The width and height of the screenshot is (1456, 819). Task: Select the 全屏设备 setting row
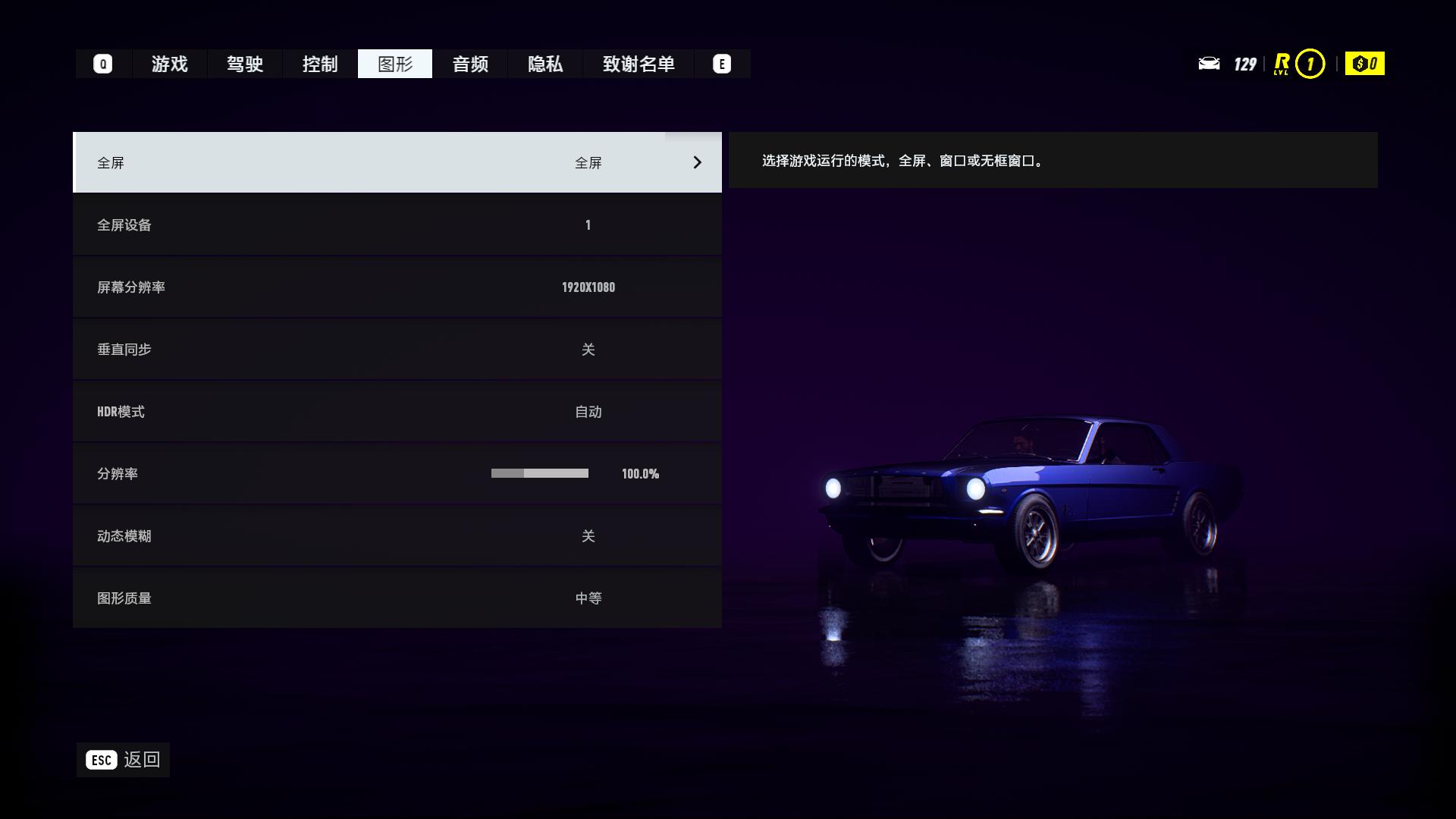(x=397, y=224)
